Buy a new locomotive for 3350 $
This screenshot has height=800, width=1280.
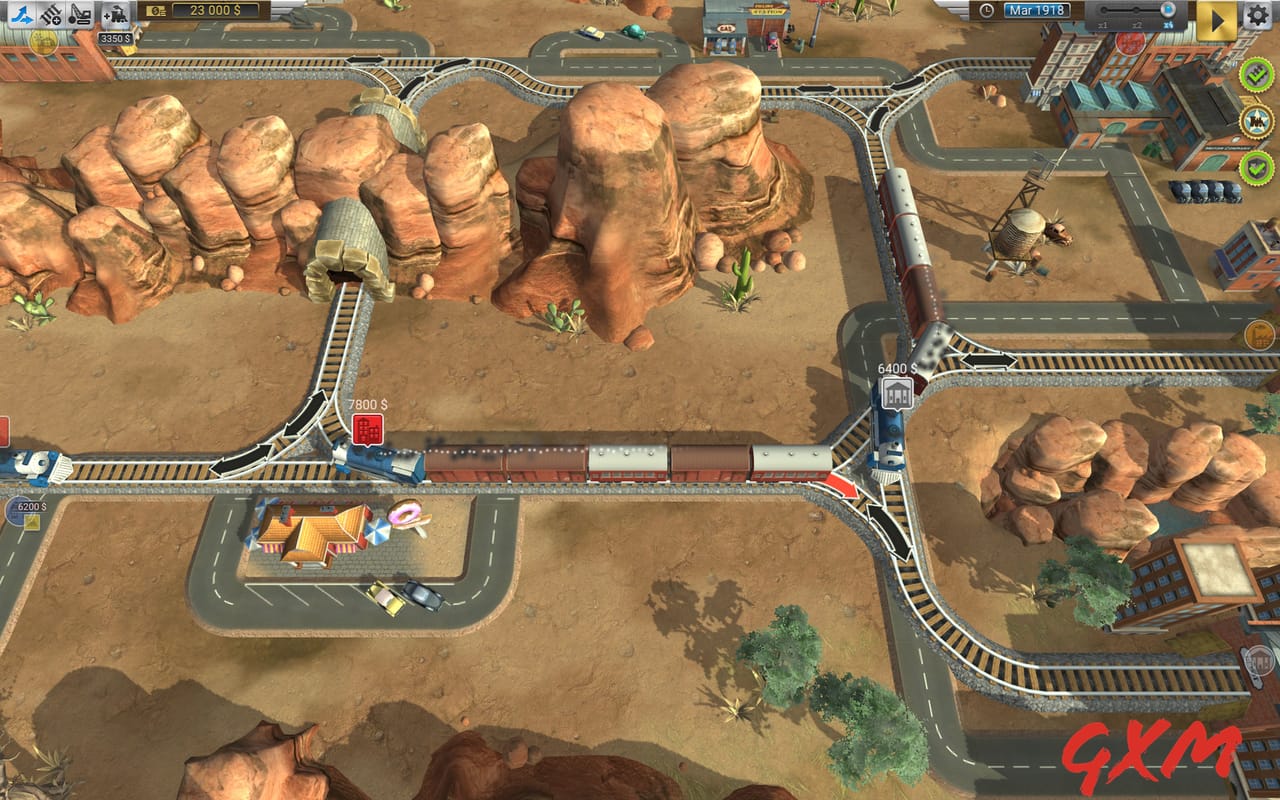115,14
